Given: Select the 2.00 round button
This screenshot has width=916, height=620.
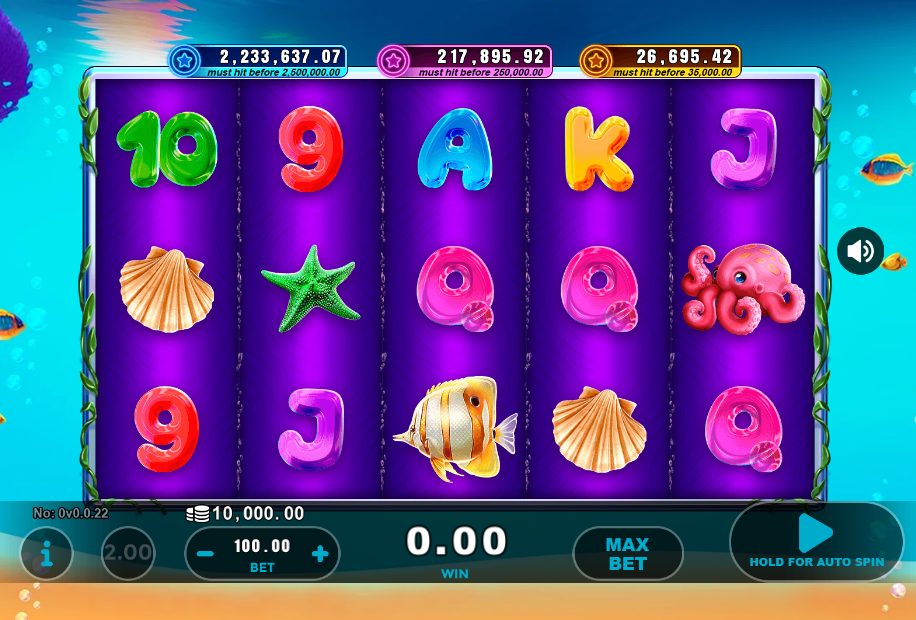Looking at the screenshot, I should coord(128,553).
